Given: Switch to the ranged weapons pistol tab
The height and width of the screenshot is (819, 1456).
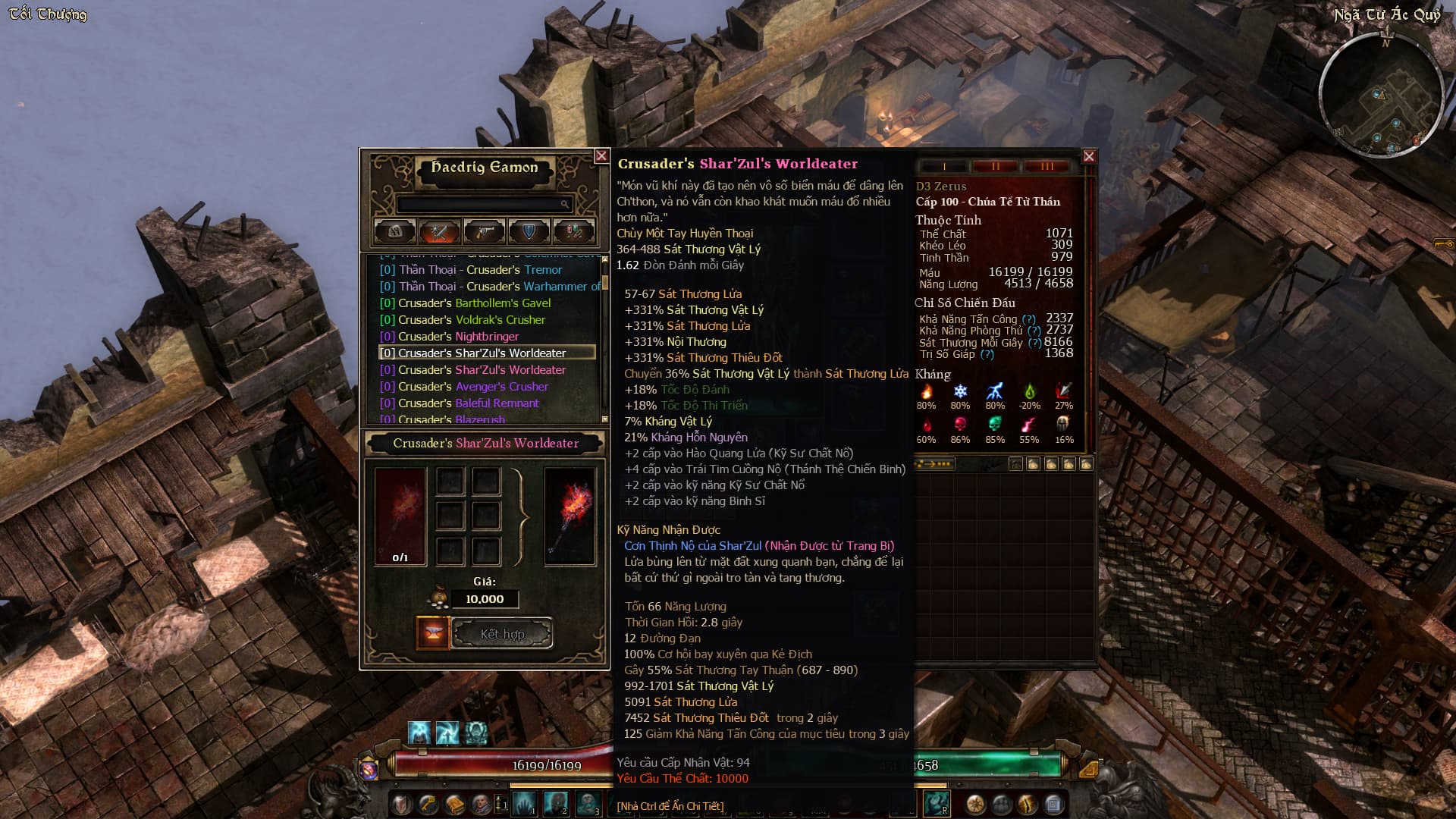Looking at the screenshot, I should pyautogui.click(x=484, y=231).
